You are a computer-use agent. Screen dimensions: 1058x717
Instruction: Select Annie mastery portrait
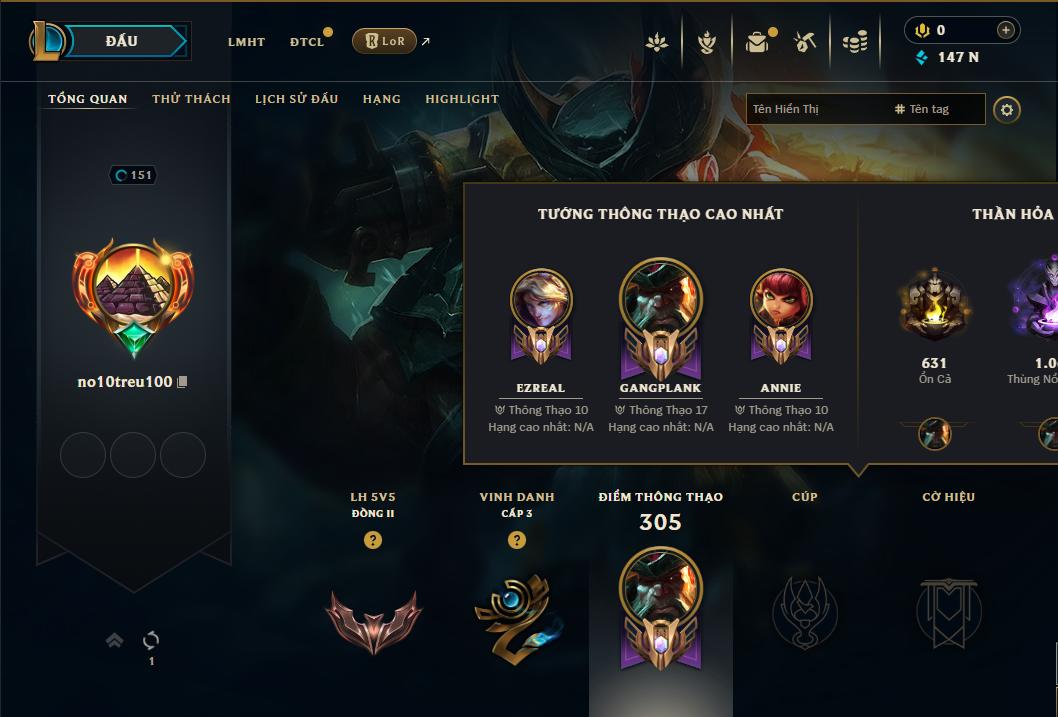click(x=781, y=306)
